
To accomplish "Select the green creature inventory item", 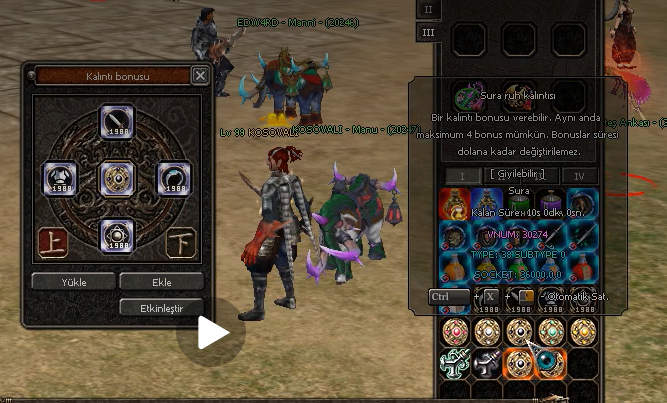I will (457, 364).
